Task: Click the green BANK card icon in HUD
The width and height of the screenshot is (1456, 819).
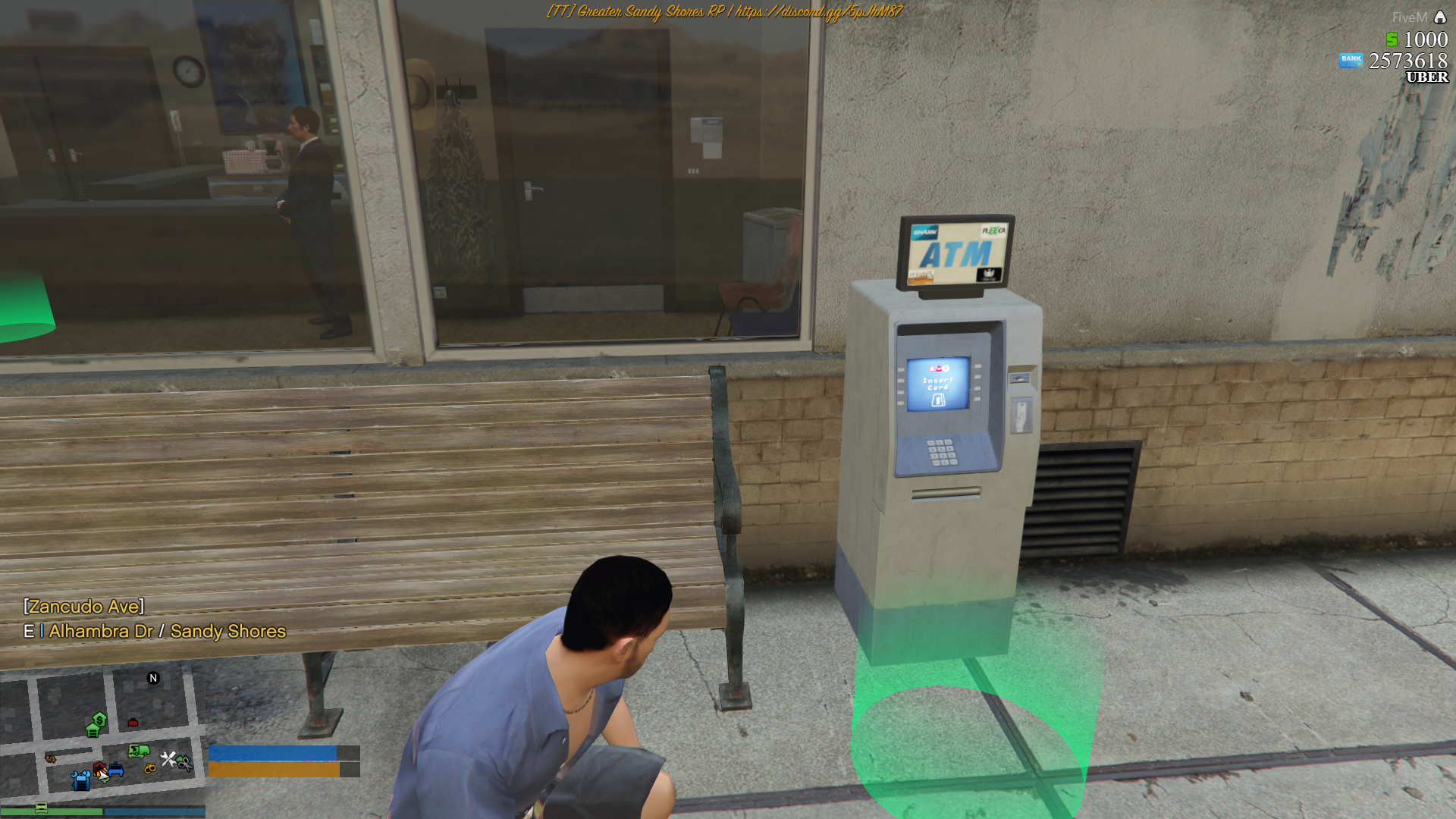Action: coord(1351,60)
